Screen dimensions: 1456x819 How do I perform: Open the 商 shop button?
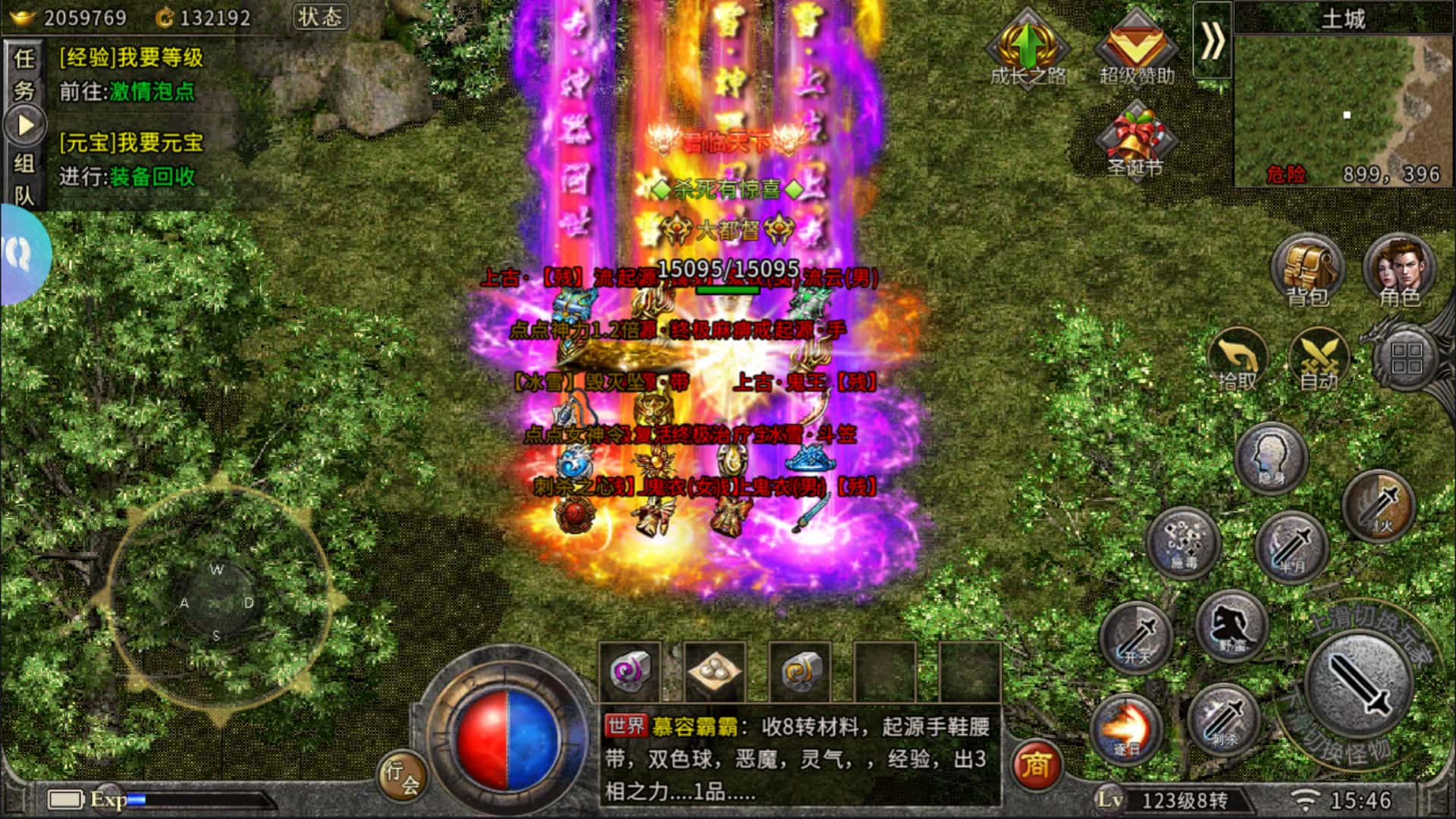1036,765
